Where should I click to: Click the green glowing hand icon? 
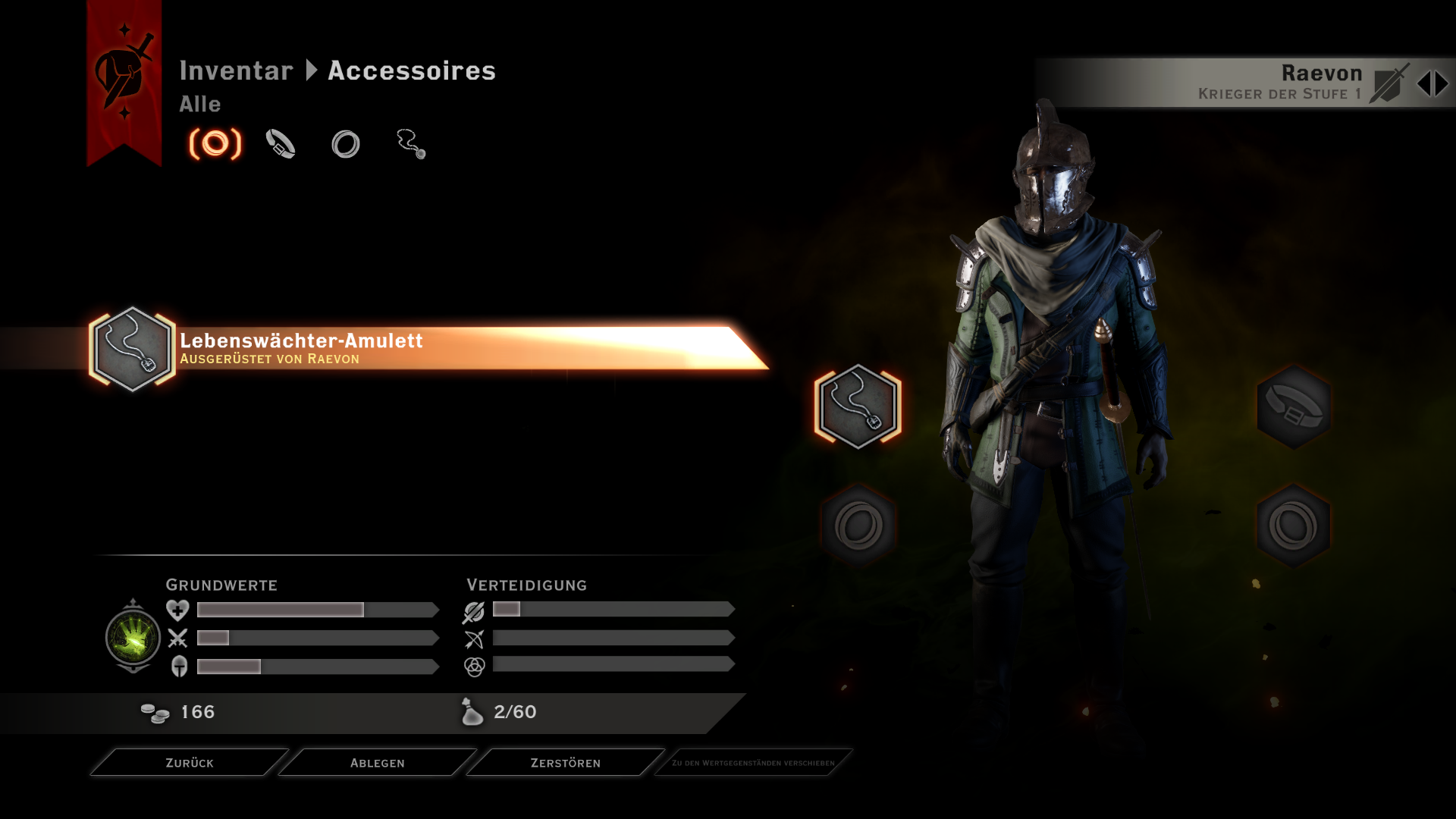[133, 637]
